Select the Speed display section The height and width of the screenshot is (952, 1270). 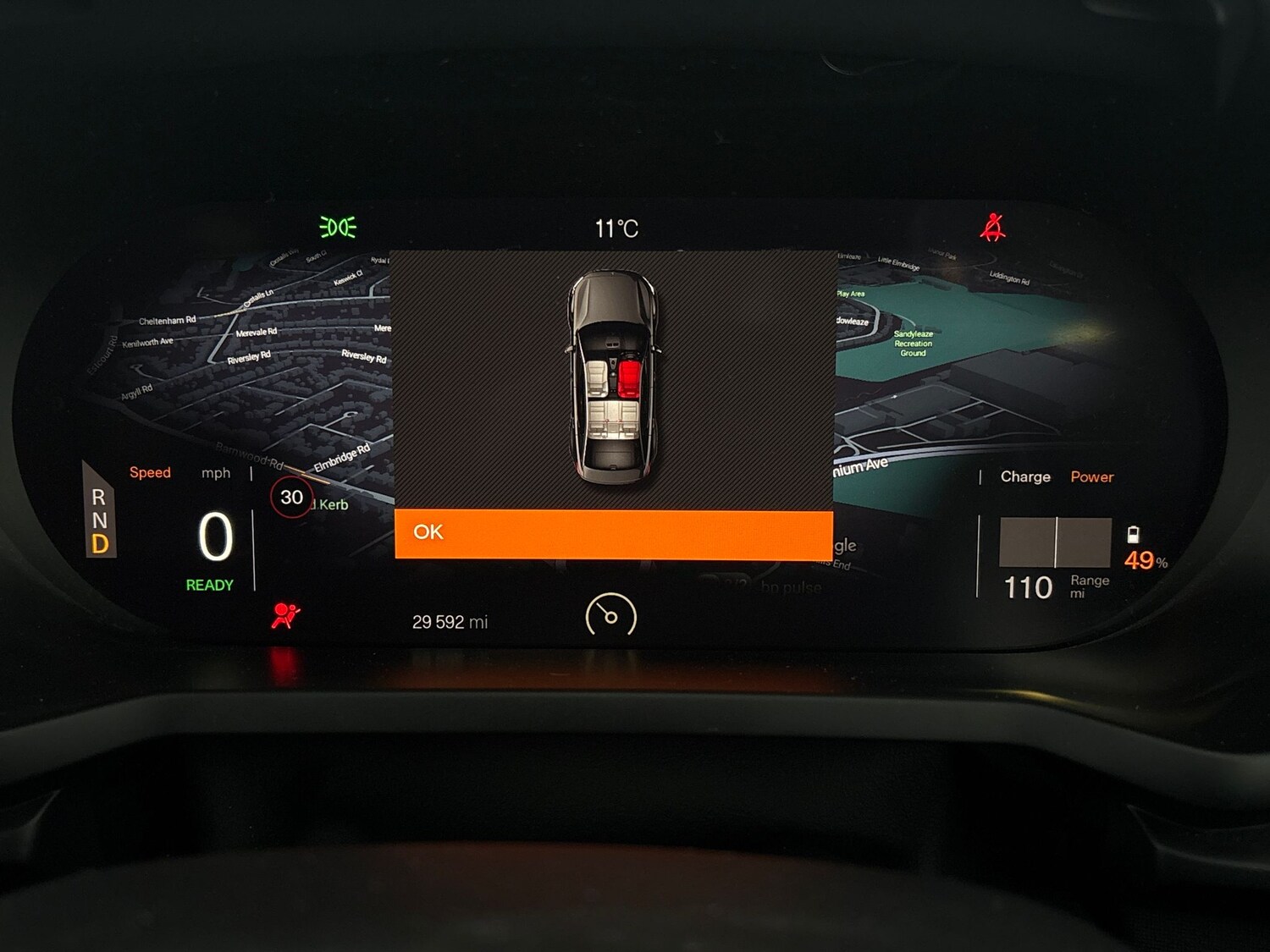tap(150, 472)
